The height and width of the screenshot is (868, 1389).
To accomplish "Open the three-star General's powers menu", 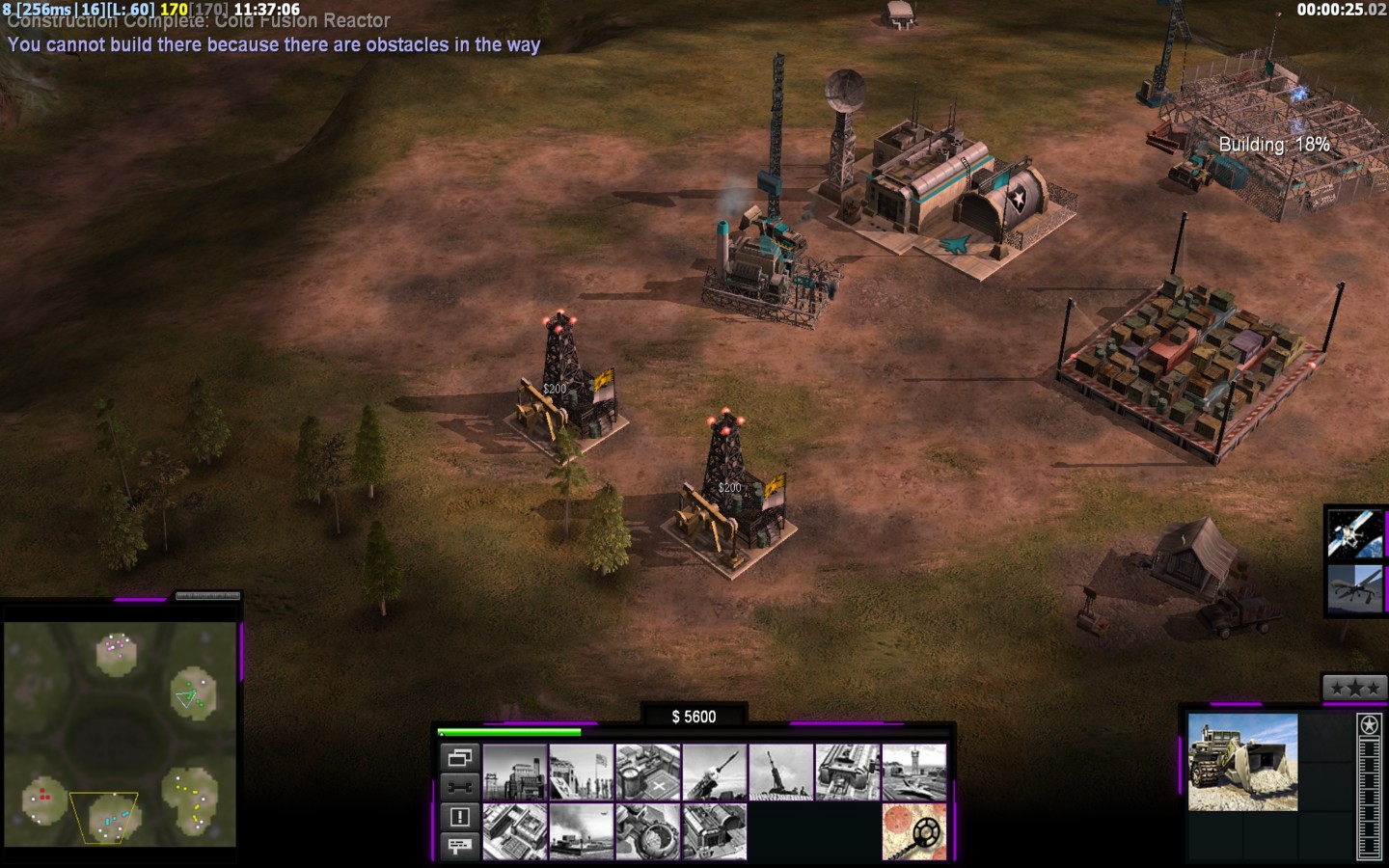I will (x=1354, y=688).
